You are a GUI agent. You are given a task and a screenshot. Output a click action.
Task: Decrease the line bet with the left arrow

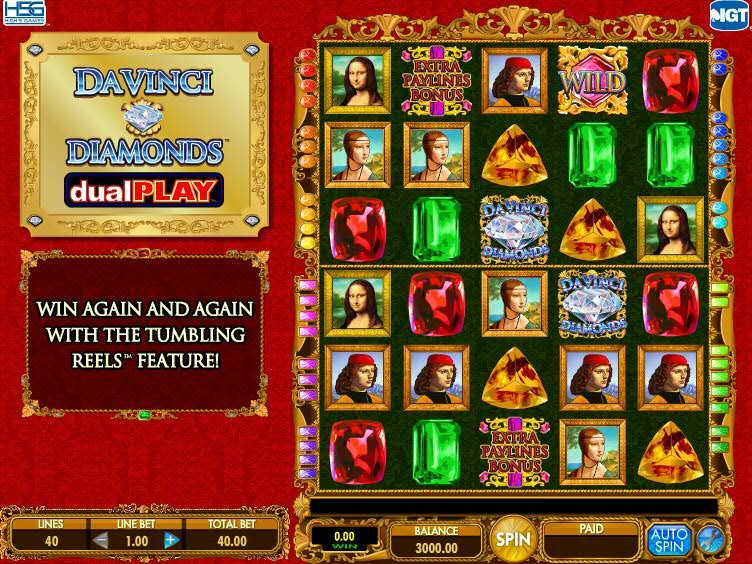tap(101, 541)
